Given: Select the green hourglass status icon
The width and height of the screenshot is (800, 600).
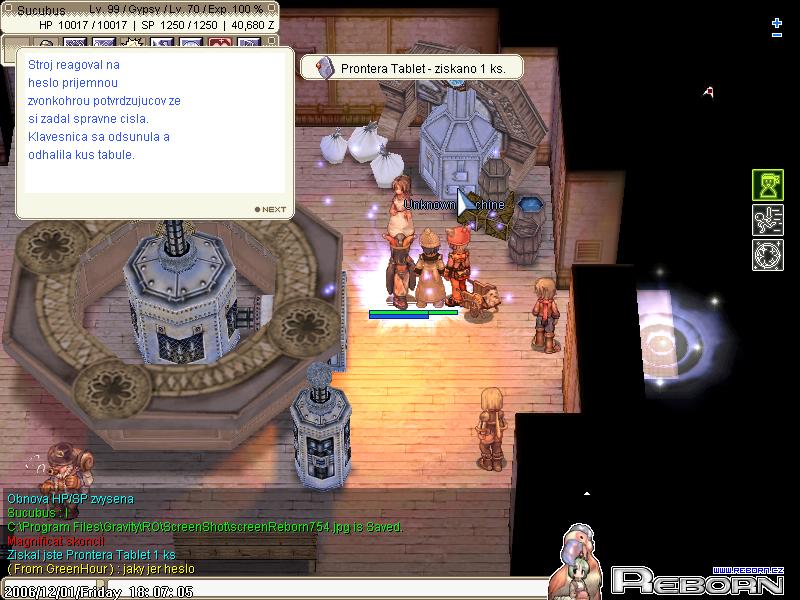Looking at the screenshot, I should [767, 186].
